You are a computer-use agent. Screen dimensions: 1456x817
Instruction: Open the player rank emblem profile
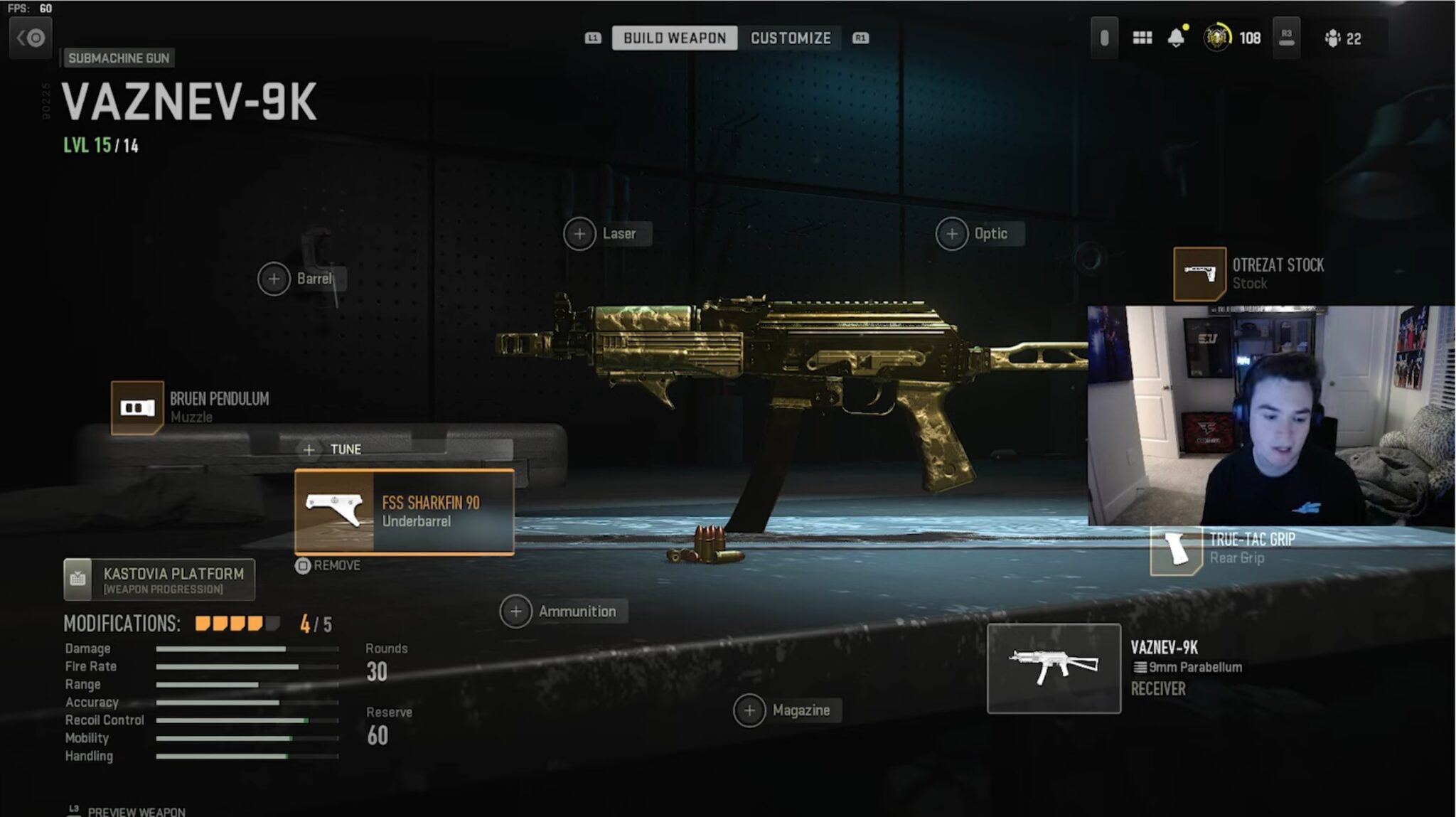pos(1217,38)
